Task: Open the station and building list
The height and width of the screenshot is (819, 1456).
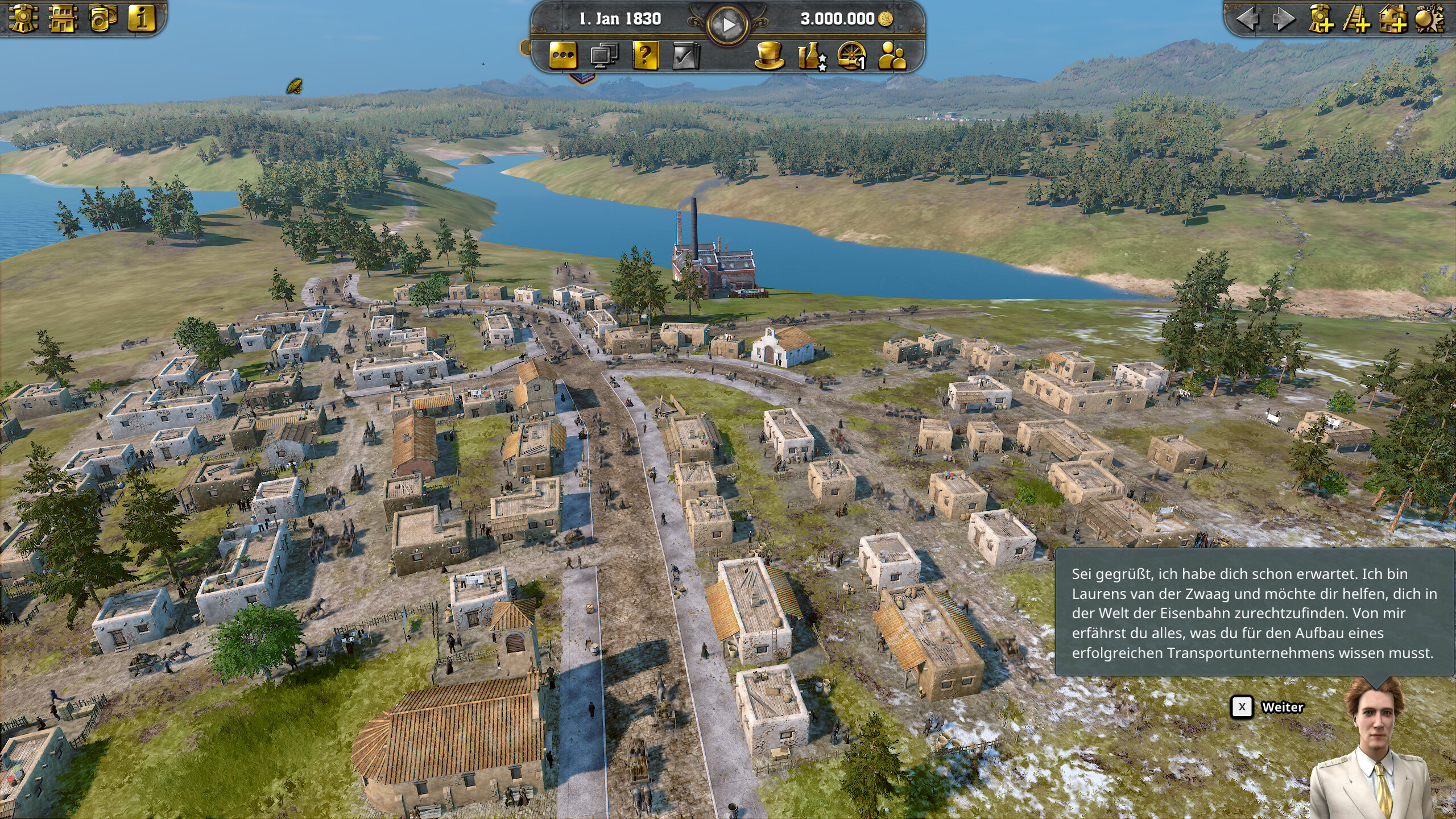Action: click(63, 18)
